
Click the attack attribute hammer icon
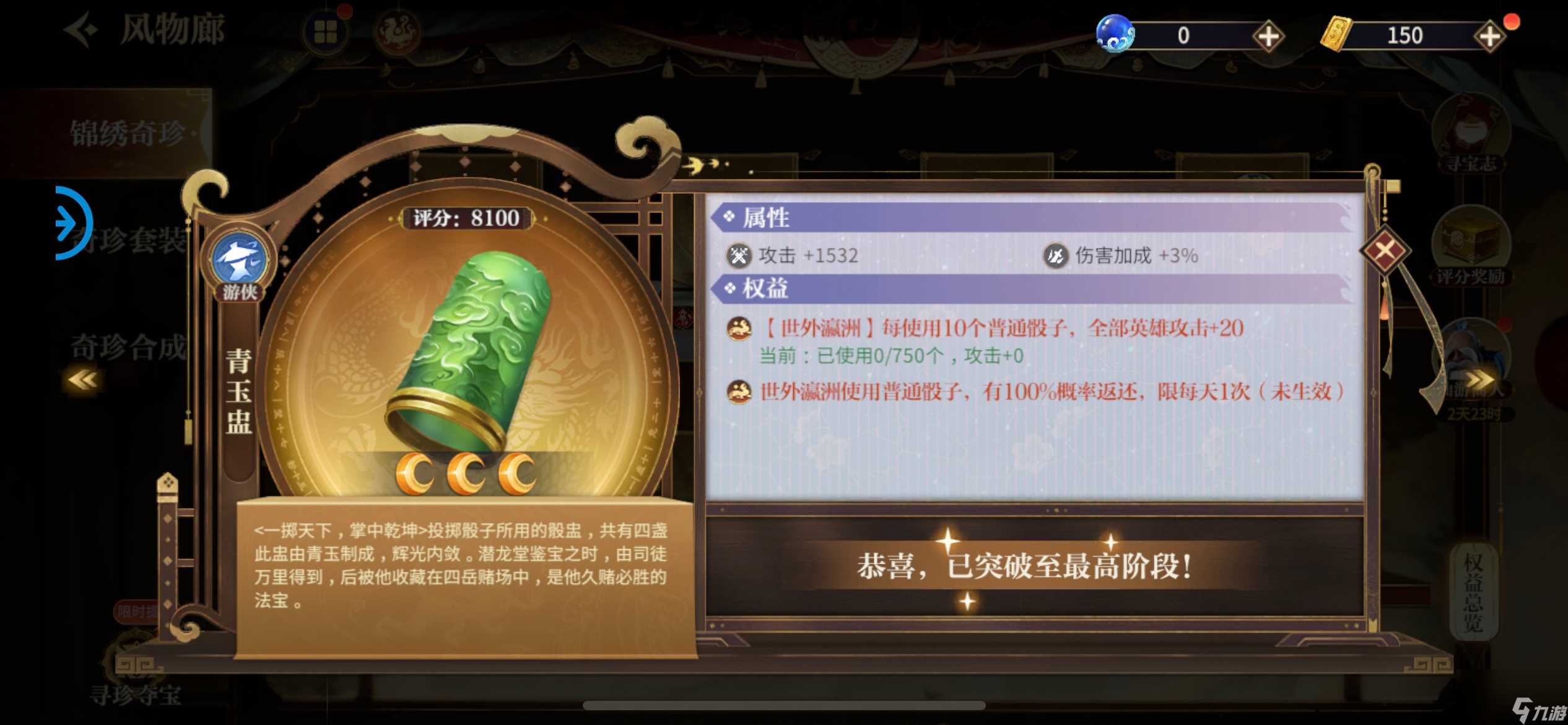741,255
